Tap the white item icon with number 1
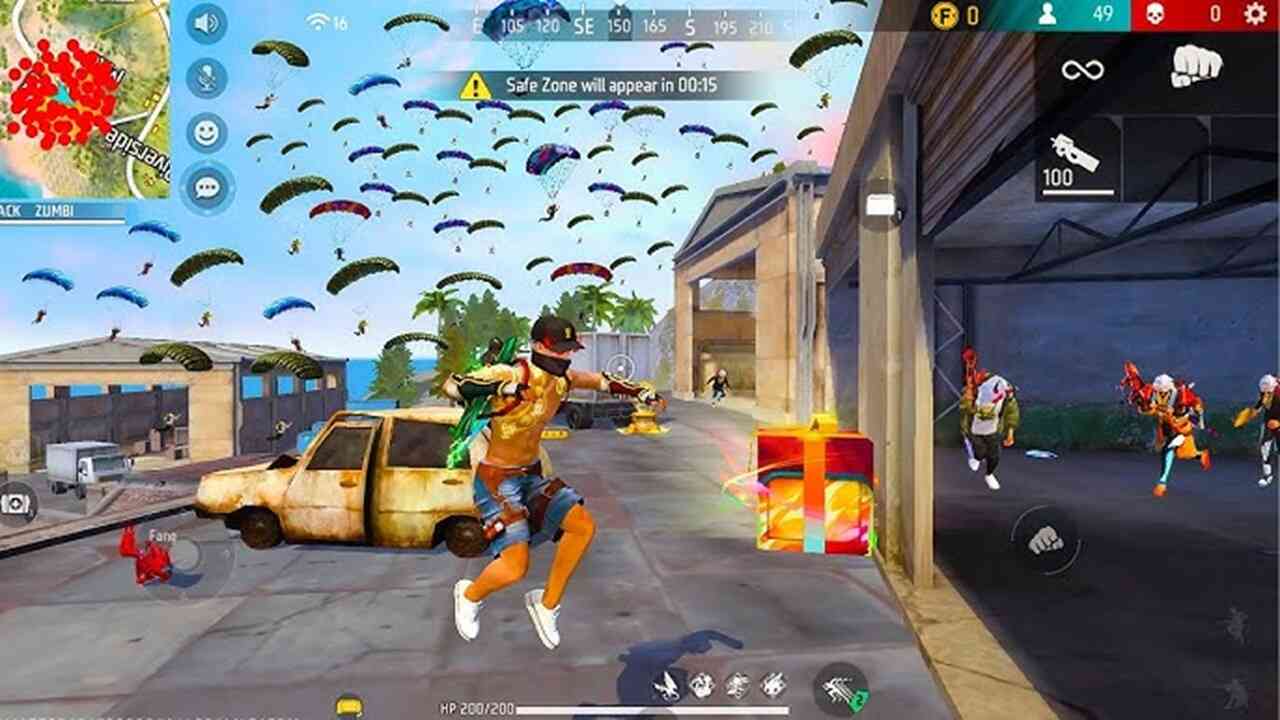The height and width of the screenshot is (720, 1280). (882, 205)
